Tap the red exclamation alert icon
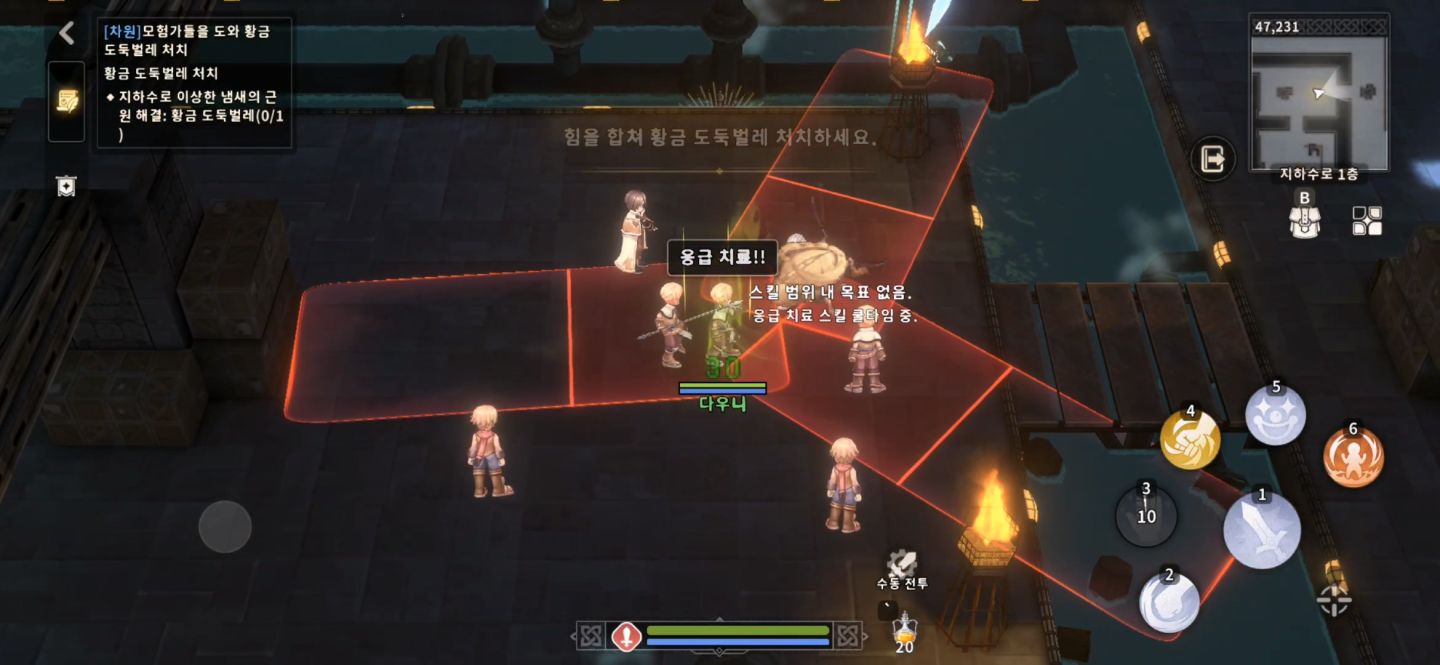 (x=626, y=636)
